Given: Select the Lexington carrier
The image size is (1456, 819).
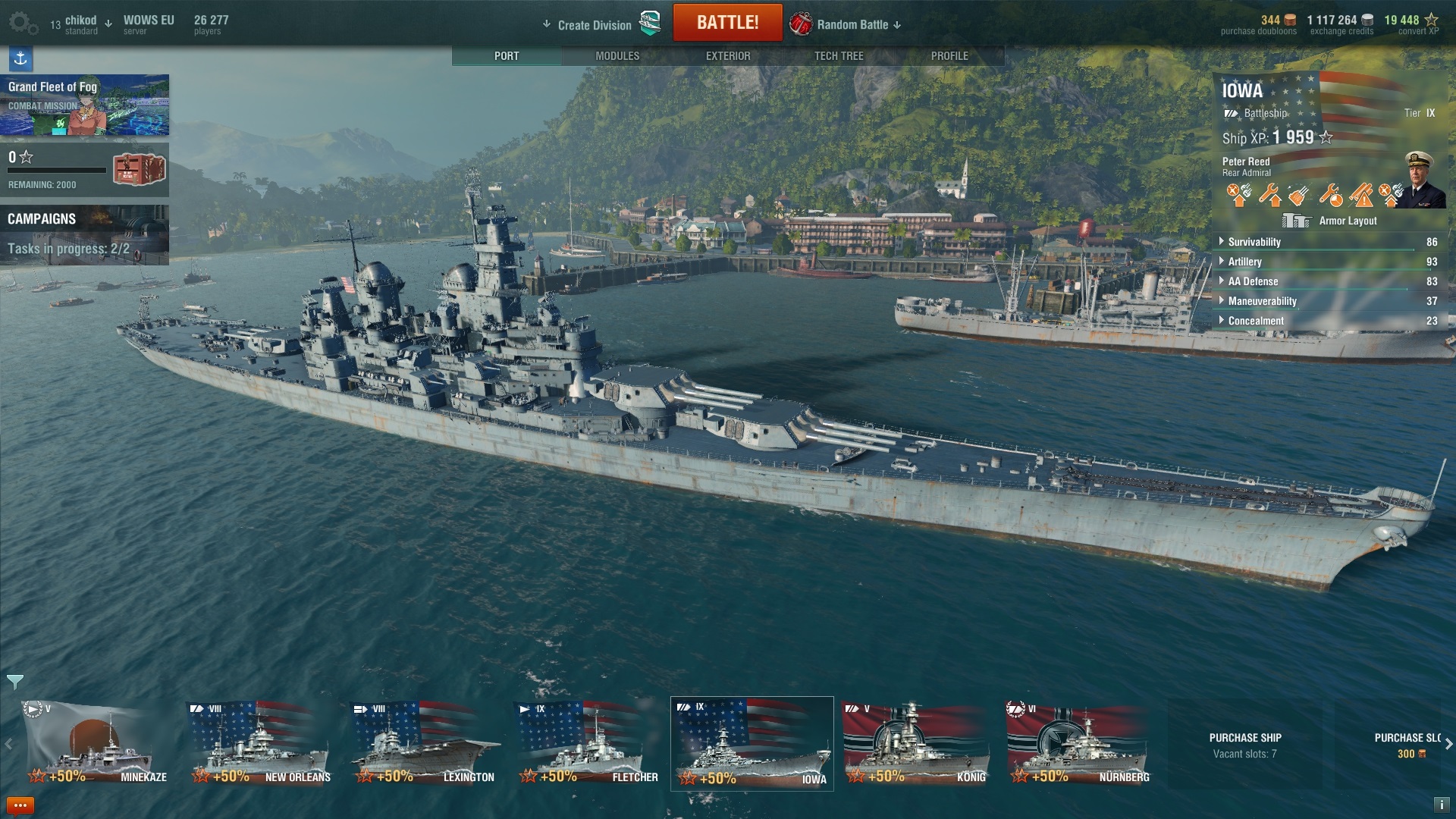Looking at the screenshot, I should 425,743.
